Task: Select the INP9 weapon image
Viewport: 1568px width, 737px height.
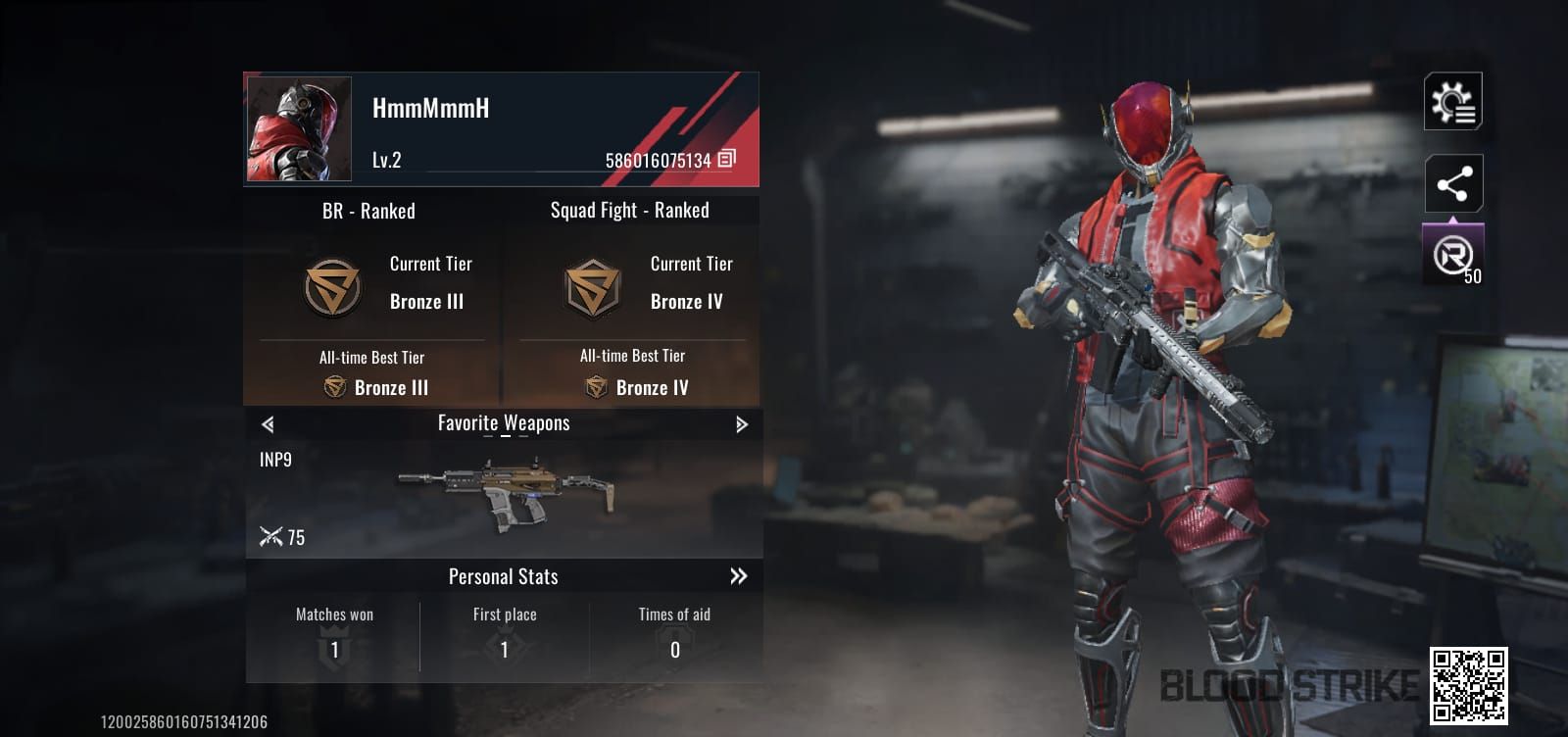Action: tap(506, 490)
